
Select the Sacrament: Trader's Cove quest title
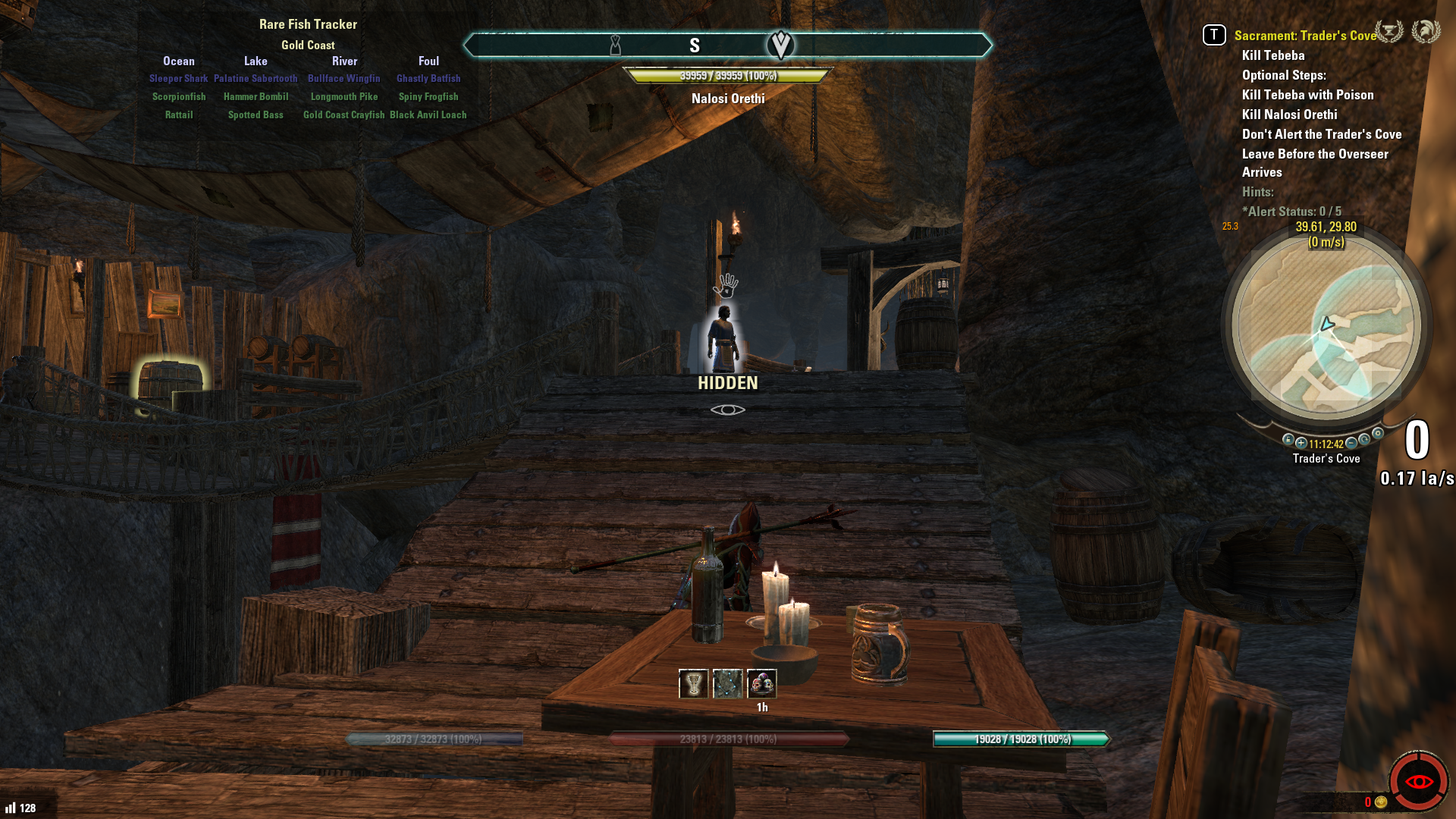[1304, 36]
